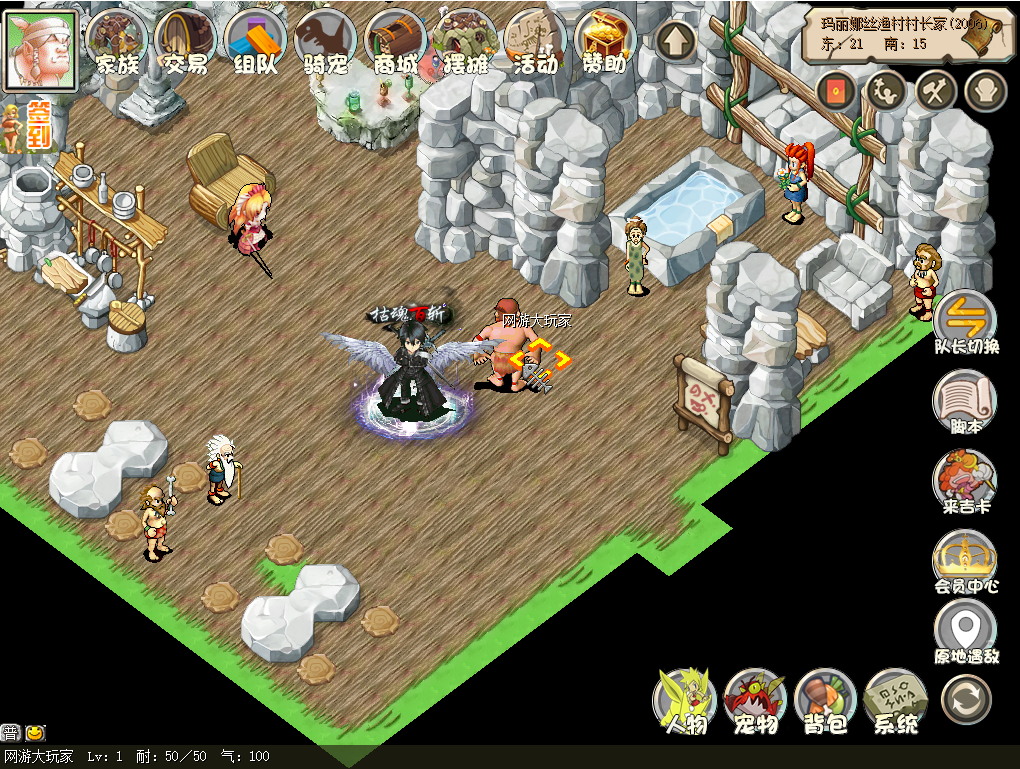Open the 交易 trade menu

pyautogui.click(x=186, y=42)
